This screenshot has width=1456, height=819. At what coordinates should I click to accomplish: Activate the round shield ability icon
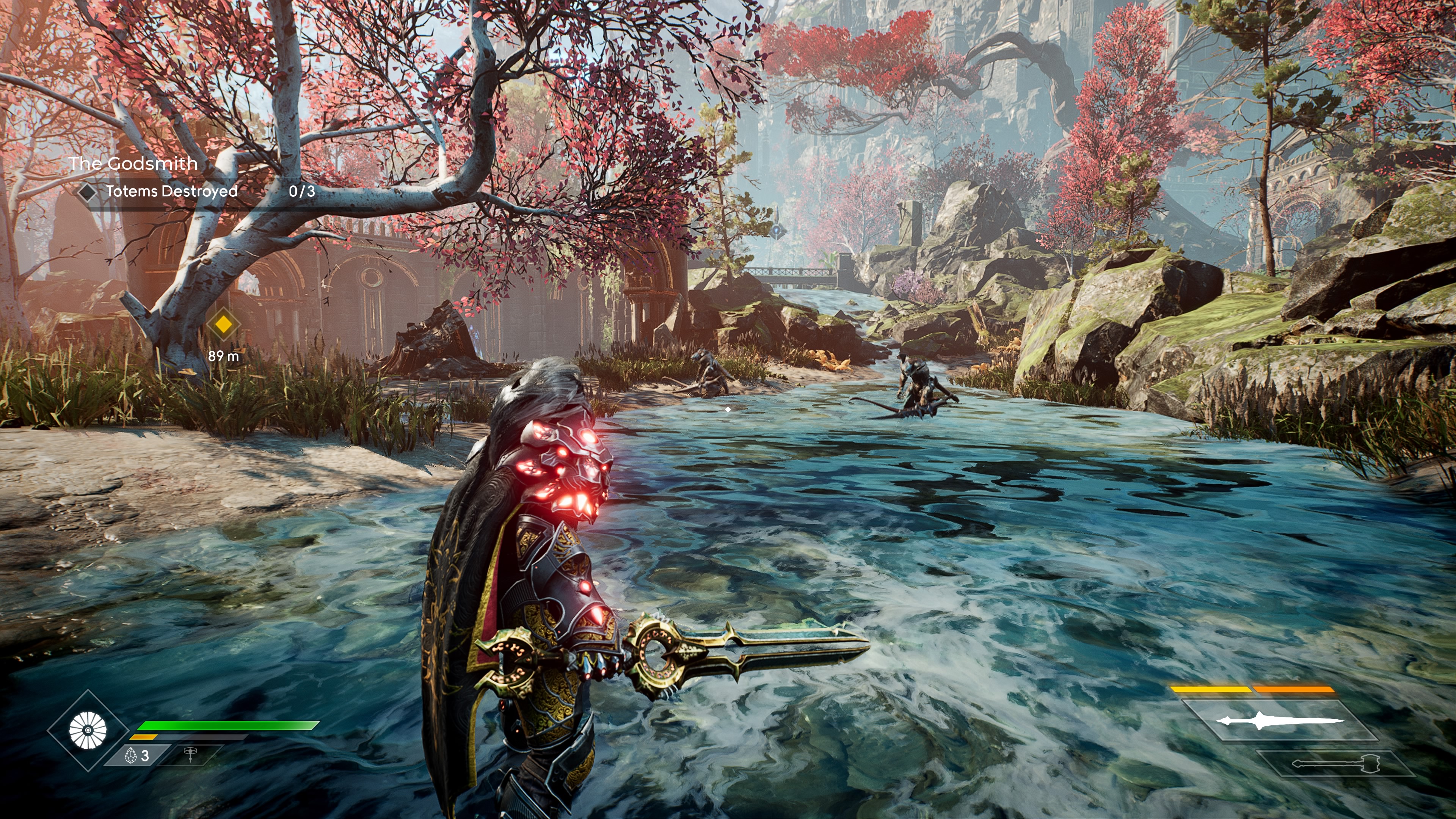click(x=88, y=730)
